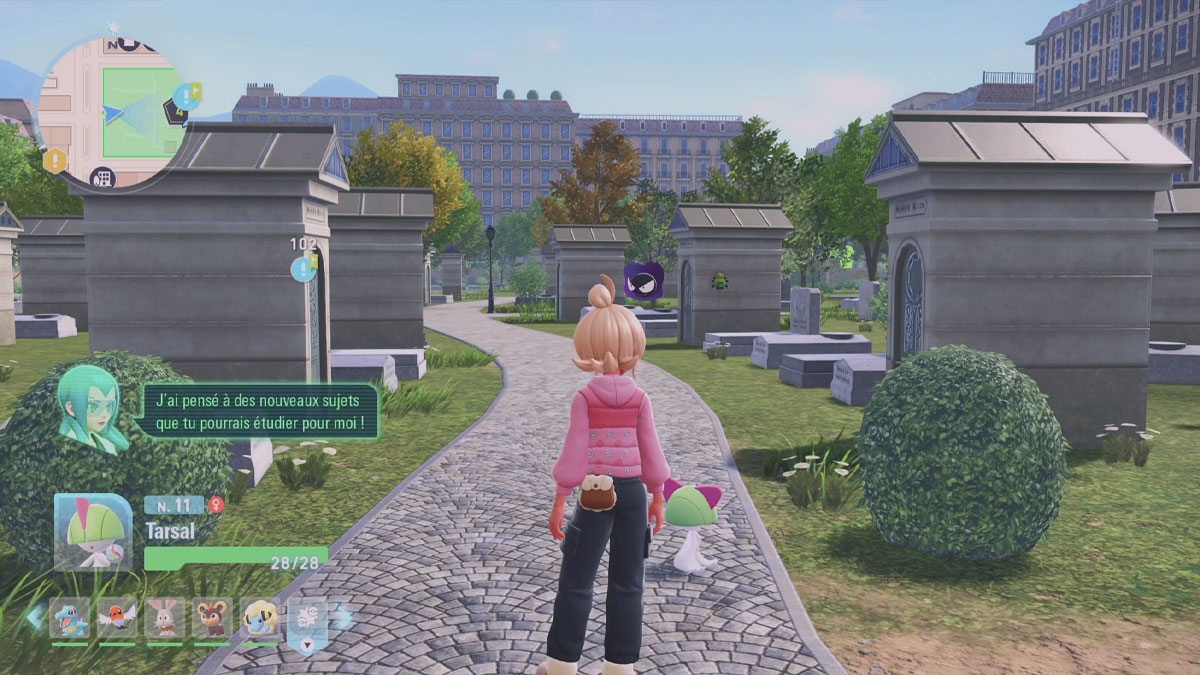Choose the Mareep party slot
The image size is (1200, 675).
(x=260, y=618)
